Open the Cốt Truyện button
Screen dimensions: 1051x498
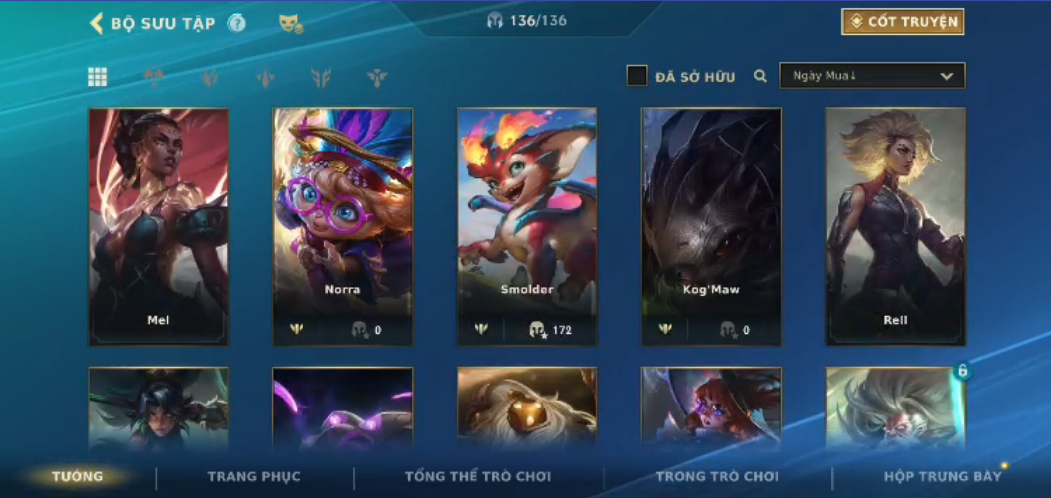(902, 22)
